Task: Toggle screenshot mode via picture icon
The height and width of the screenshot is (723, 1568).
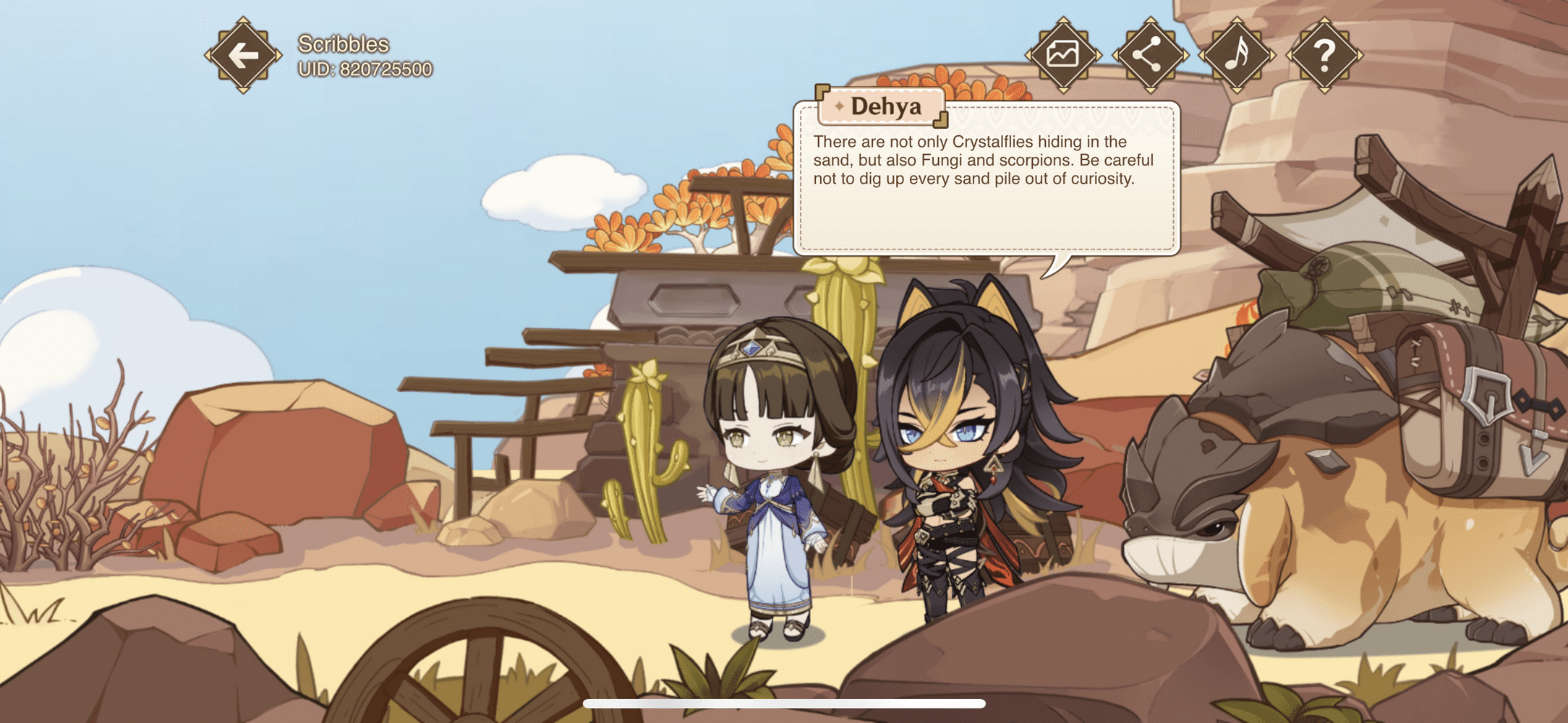Action: (1062, 54)
